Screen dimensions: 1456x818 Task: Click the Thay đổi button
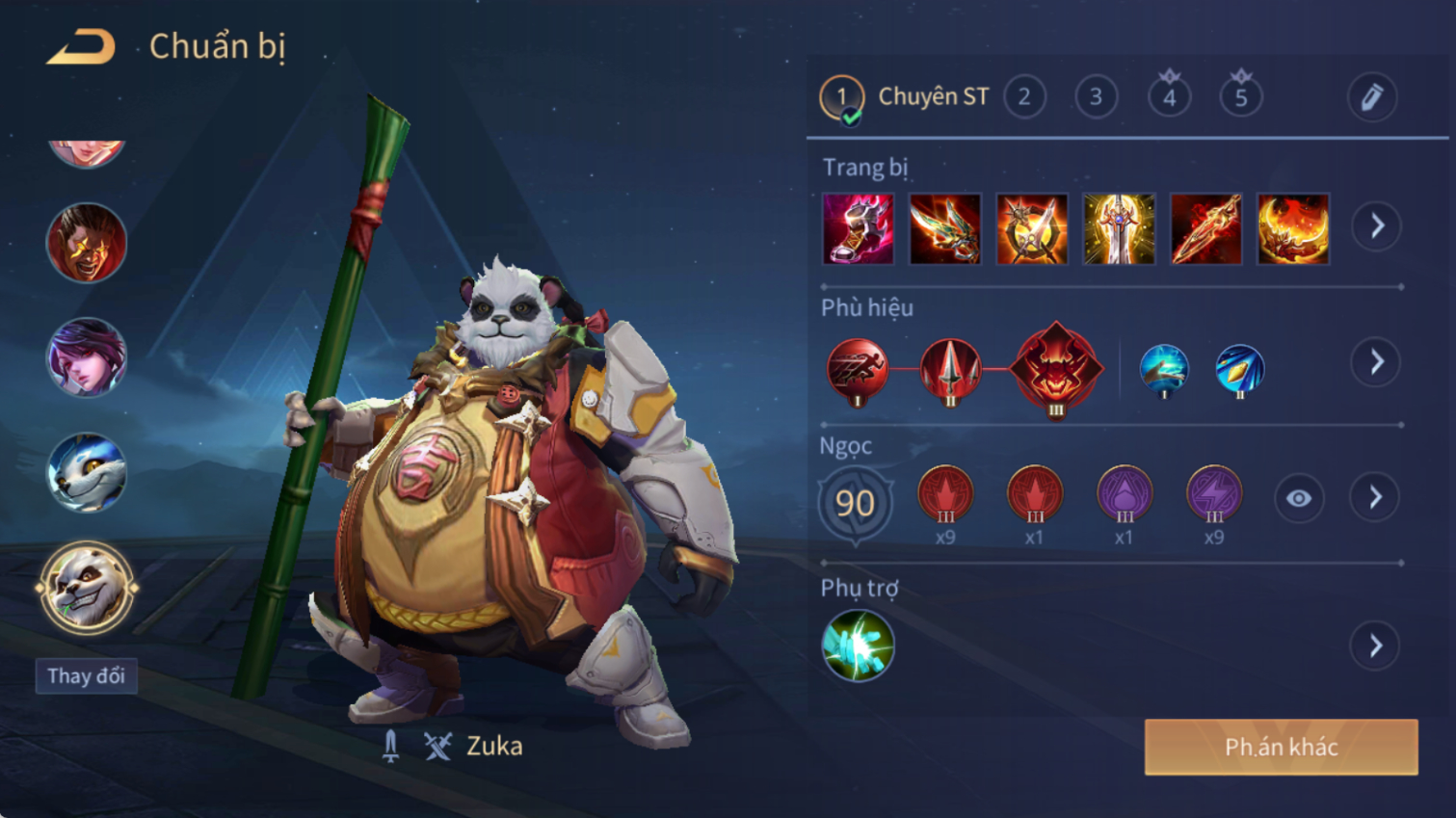click(x=87, y=675)
